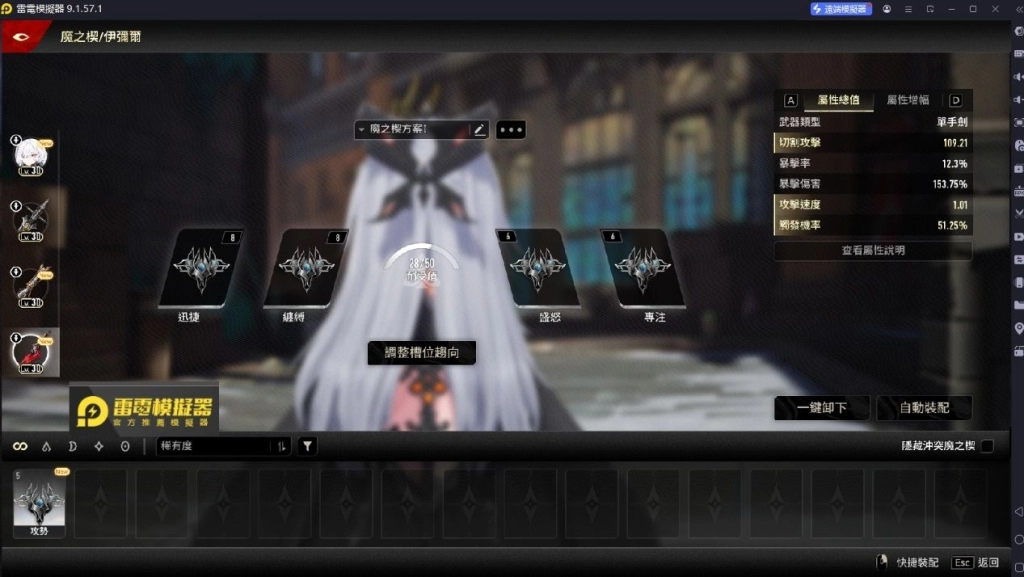The height and width of the screenshot is (577, 1024).
Task: Open the three-dot more options menu
Action: coord(510,129)
